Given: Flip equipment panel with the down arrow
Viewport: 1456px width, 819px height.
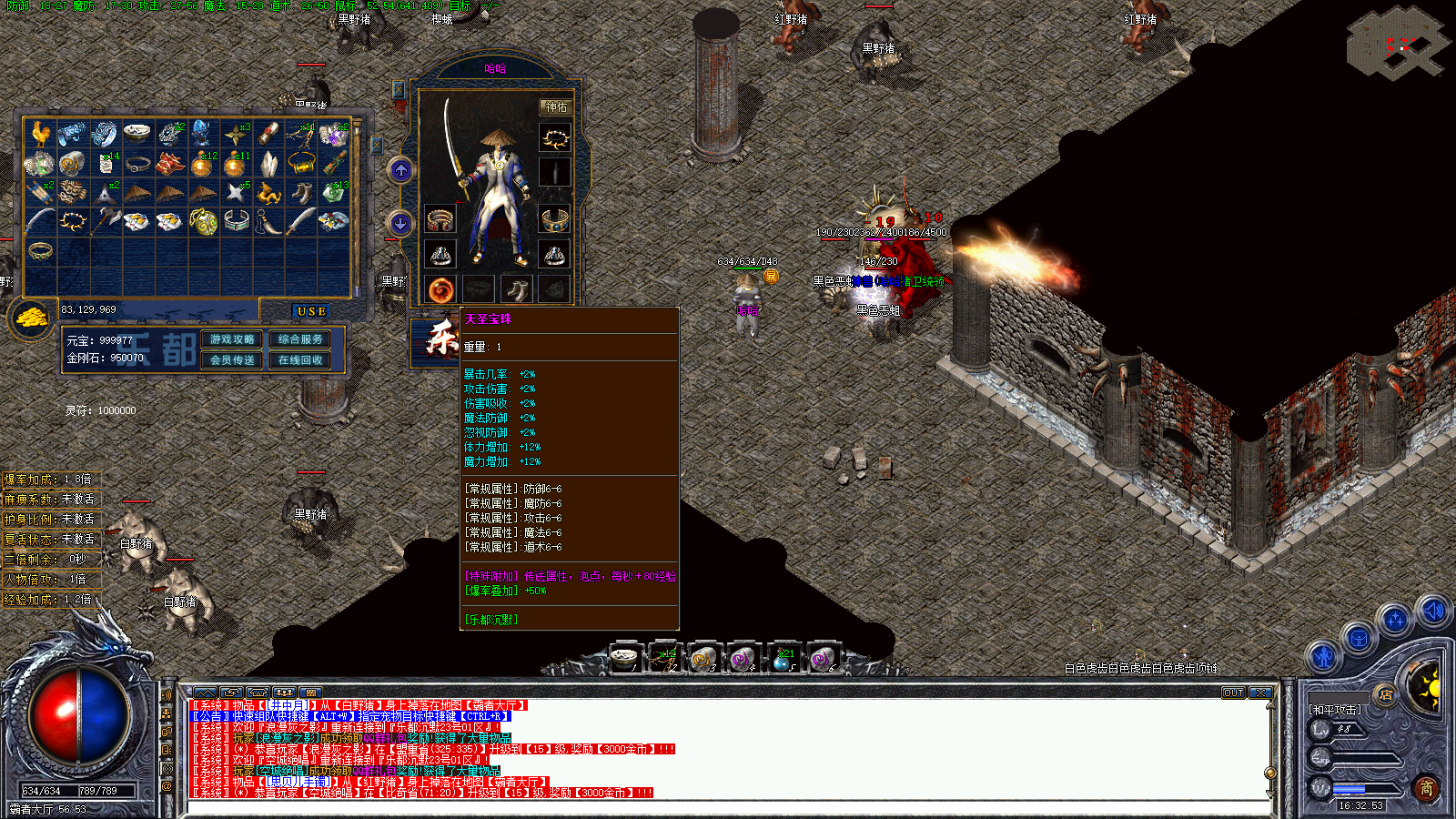Looking at the screenshot, I should pos(401,222).
